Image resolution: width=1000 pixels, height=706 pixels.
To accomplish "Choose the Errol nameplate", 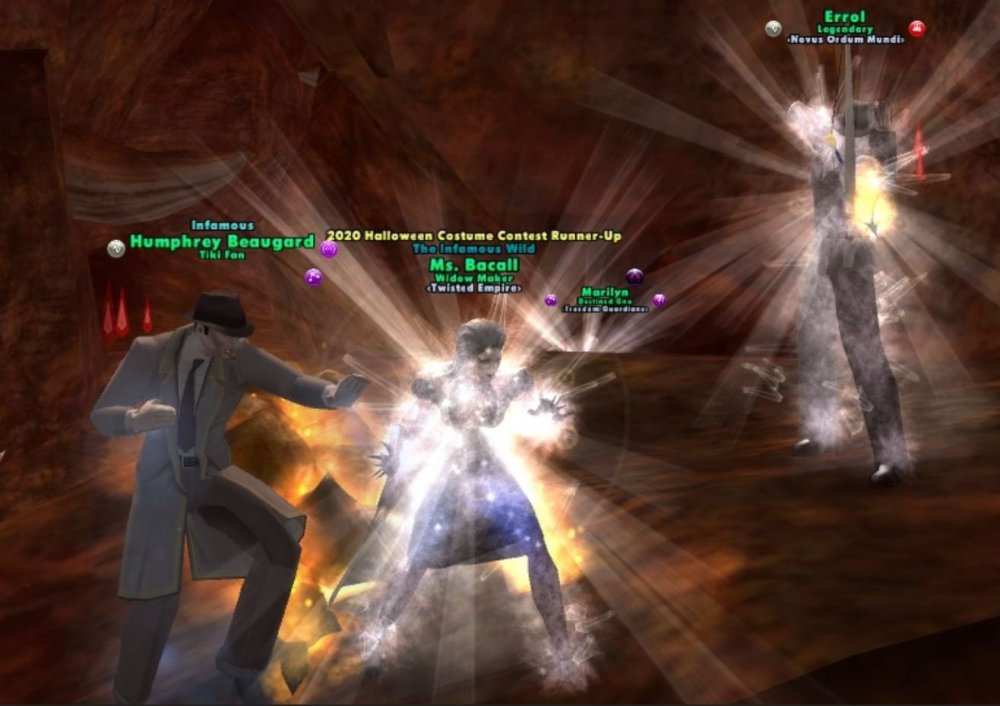I will [845, 17].
